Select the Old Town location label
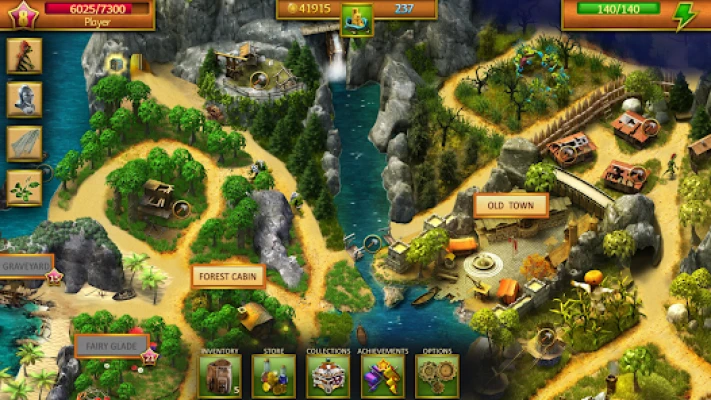Viewport: 711px width, 400px height. 511,206
